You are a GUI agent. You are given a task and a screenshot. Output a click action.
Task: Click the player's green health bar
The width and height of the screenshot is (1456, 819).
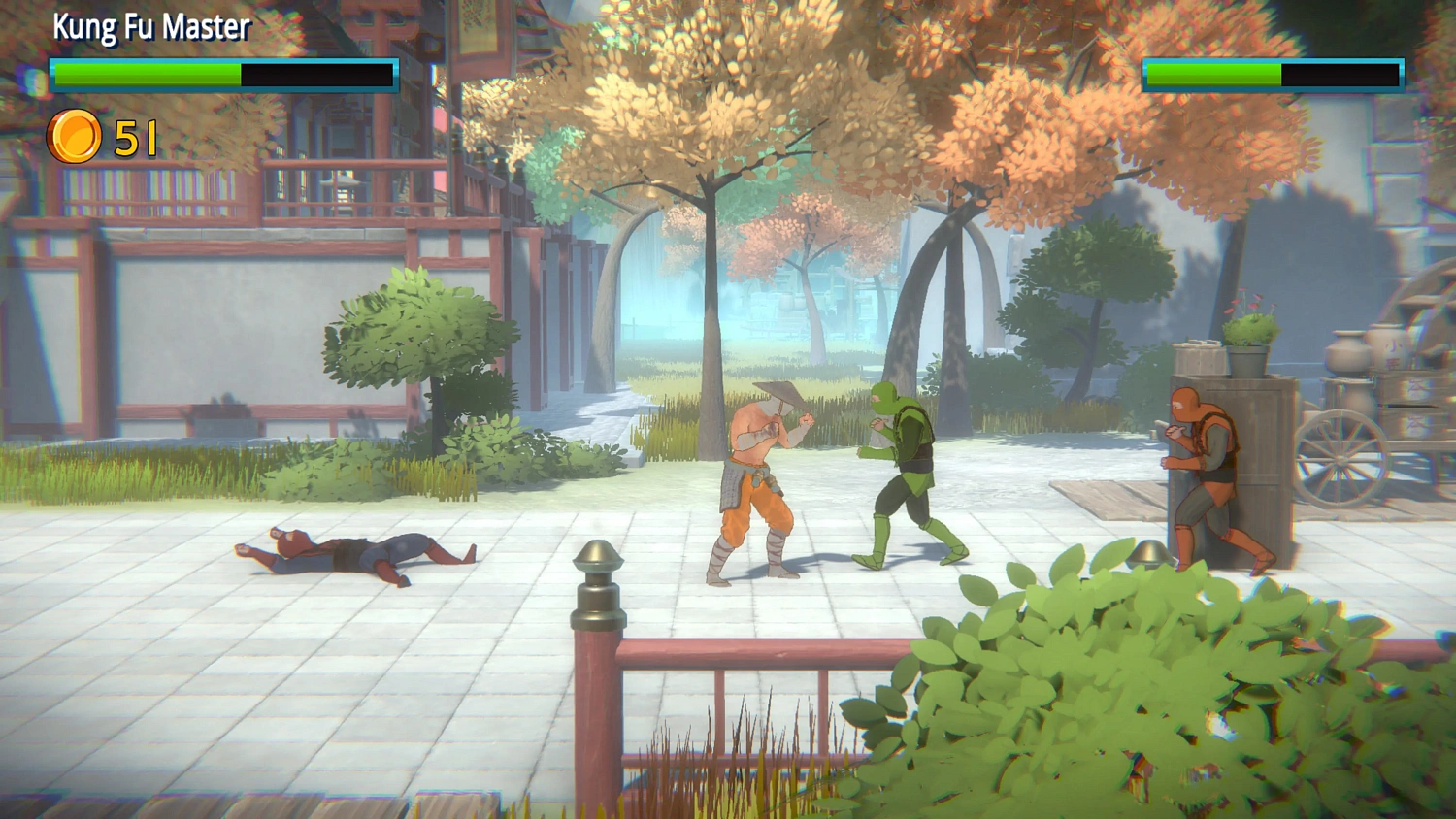click(x=146, y=72)
